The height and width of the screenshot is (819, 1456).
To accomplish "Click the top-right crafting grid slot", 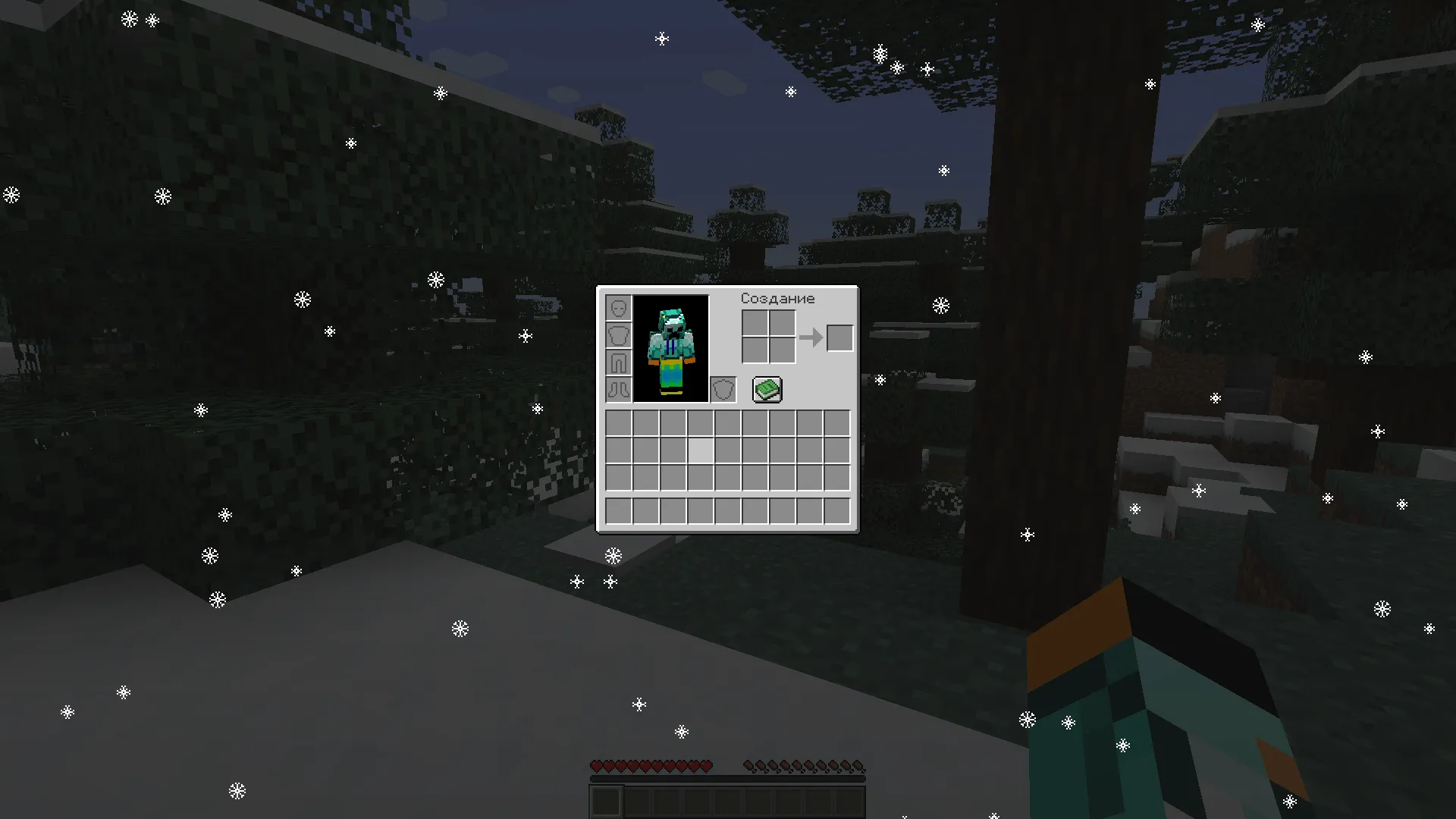I will click(x=782, y=323).
